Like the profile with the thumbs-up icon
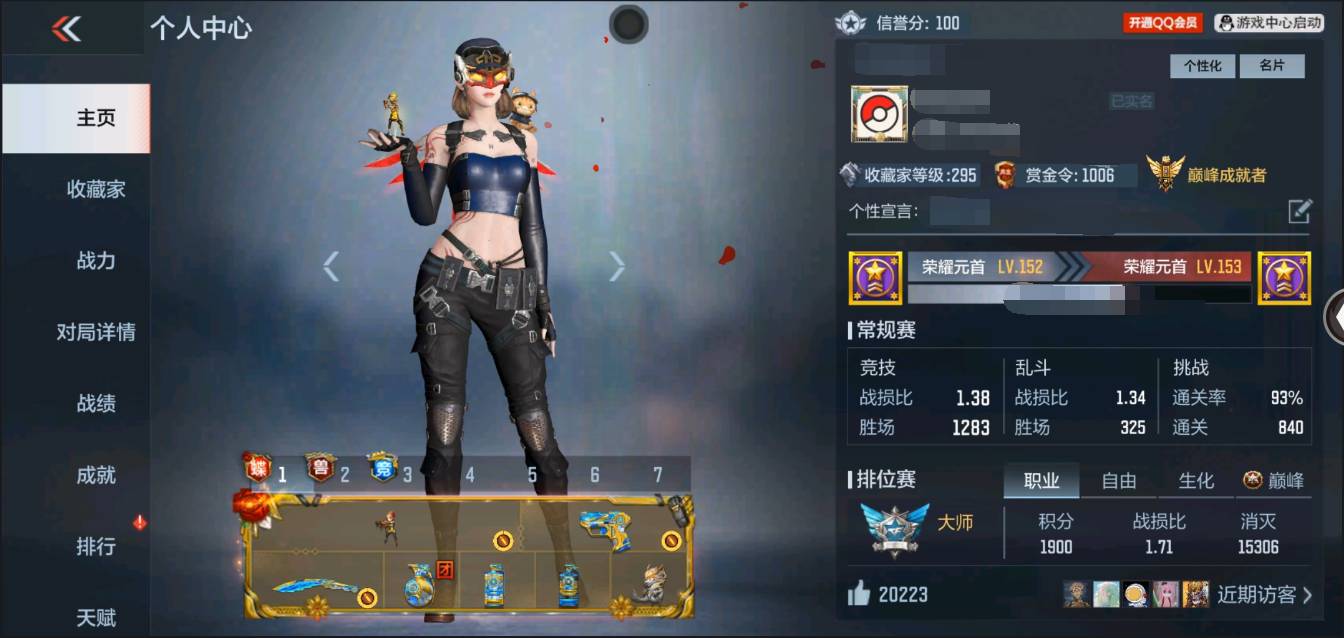The image size is (1344, 638). [859, 595]
